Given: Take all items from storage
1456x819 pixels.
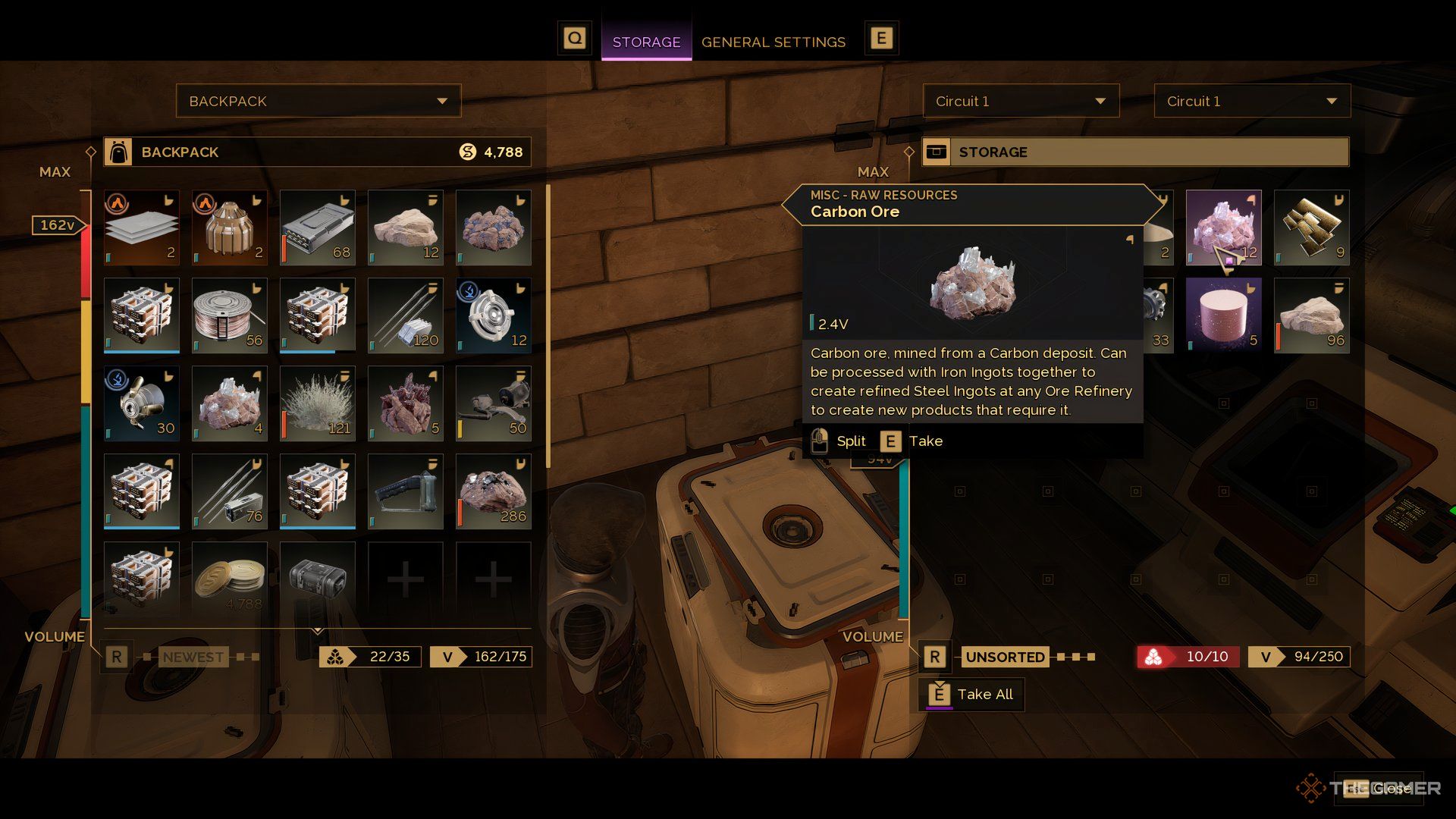Looking at the screenshot, I should pos(971,694).
